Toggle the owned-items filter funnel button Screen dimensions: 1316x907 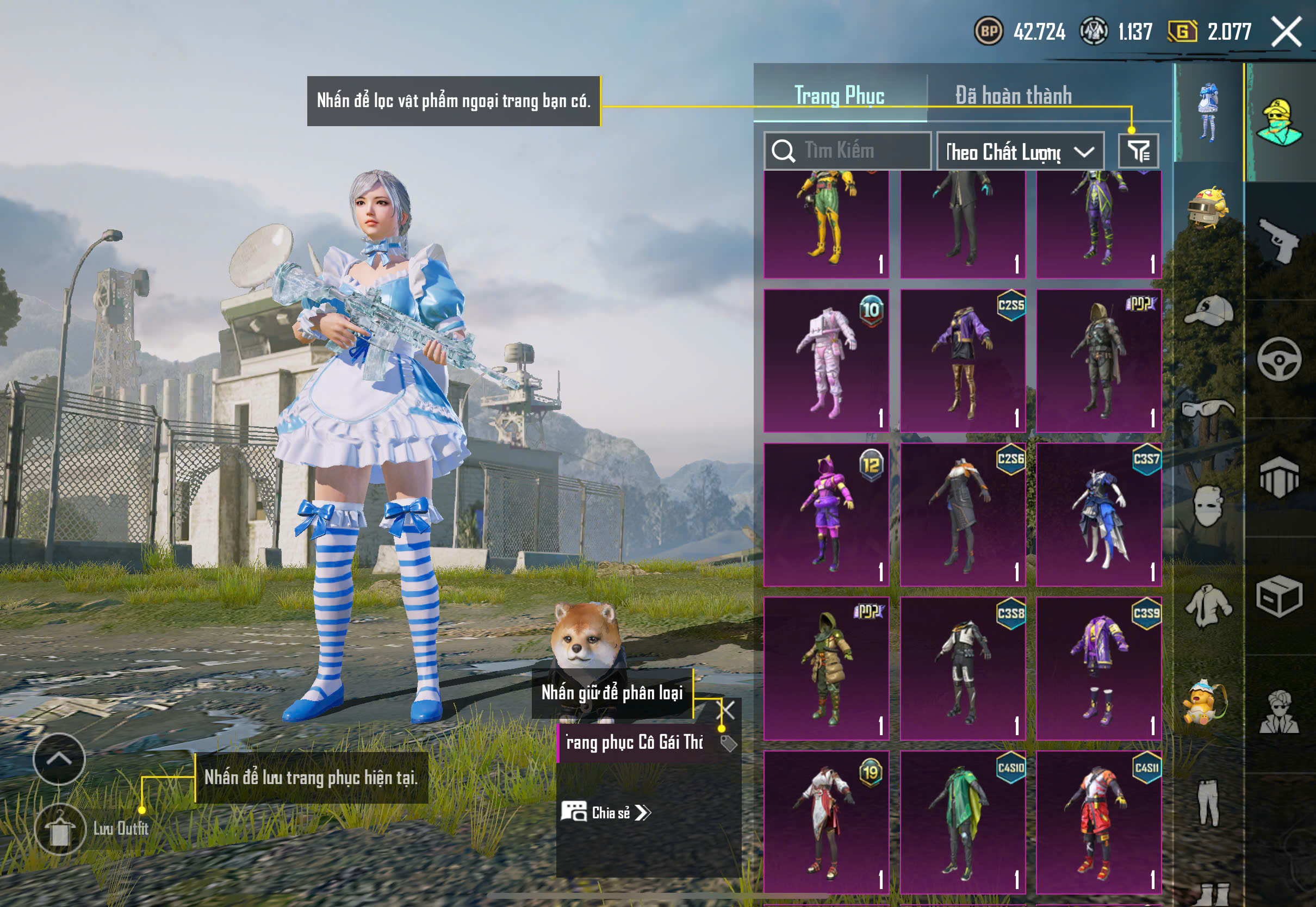pos(1138,151)
